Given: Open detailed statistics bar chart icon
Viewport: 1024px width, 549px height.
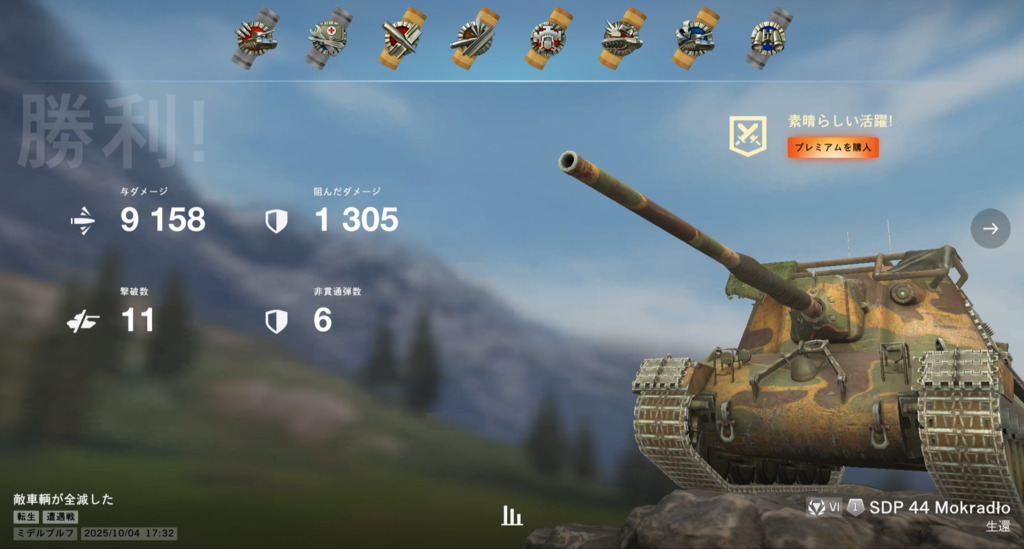Looking at the screenshot, I should pyautogui.click(x=512, y=516).
